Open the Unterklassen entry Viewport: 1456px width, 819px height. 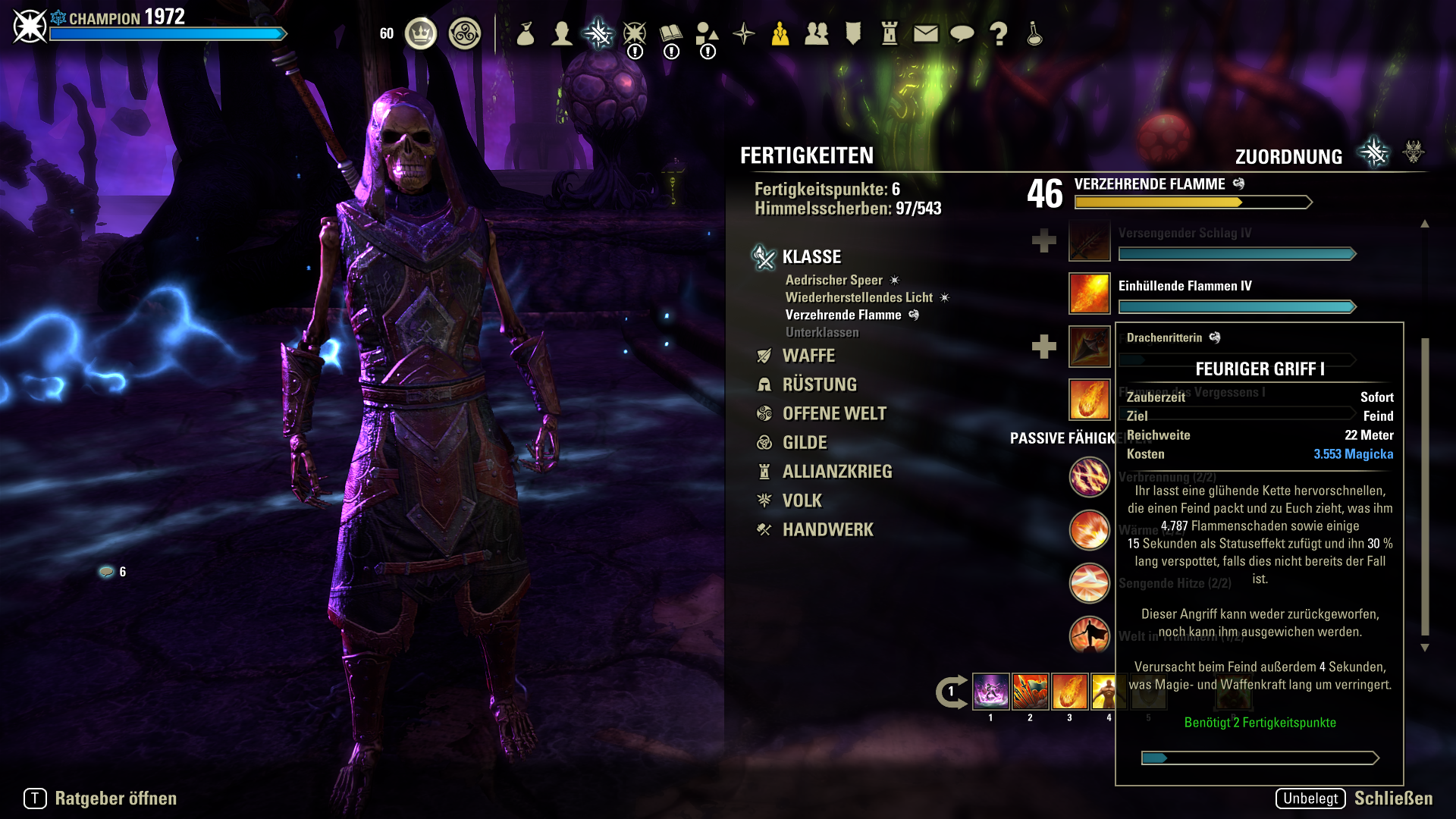click(x=822, y=332)
